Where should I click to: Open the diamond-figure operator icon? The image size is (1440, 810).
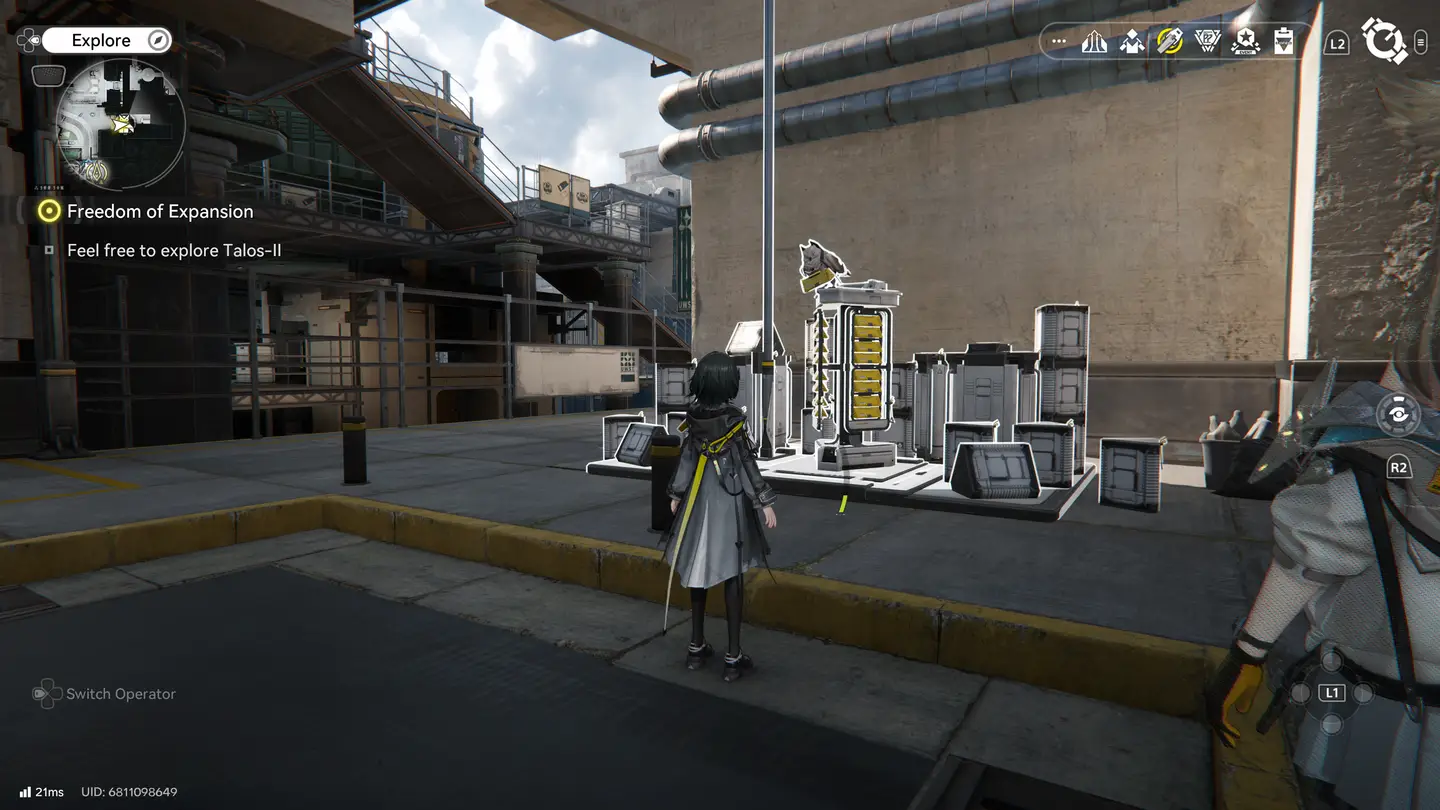click(x=1132, y=42)
